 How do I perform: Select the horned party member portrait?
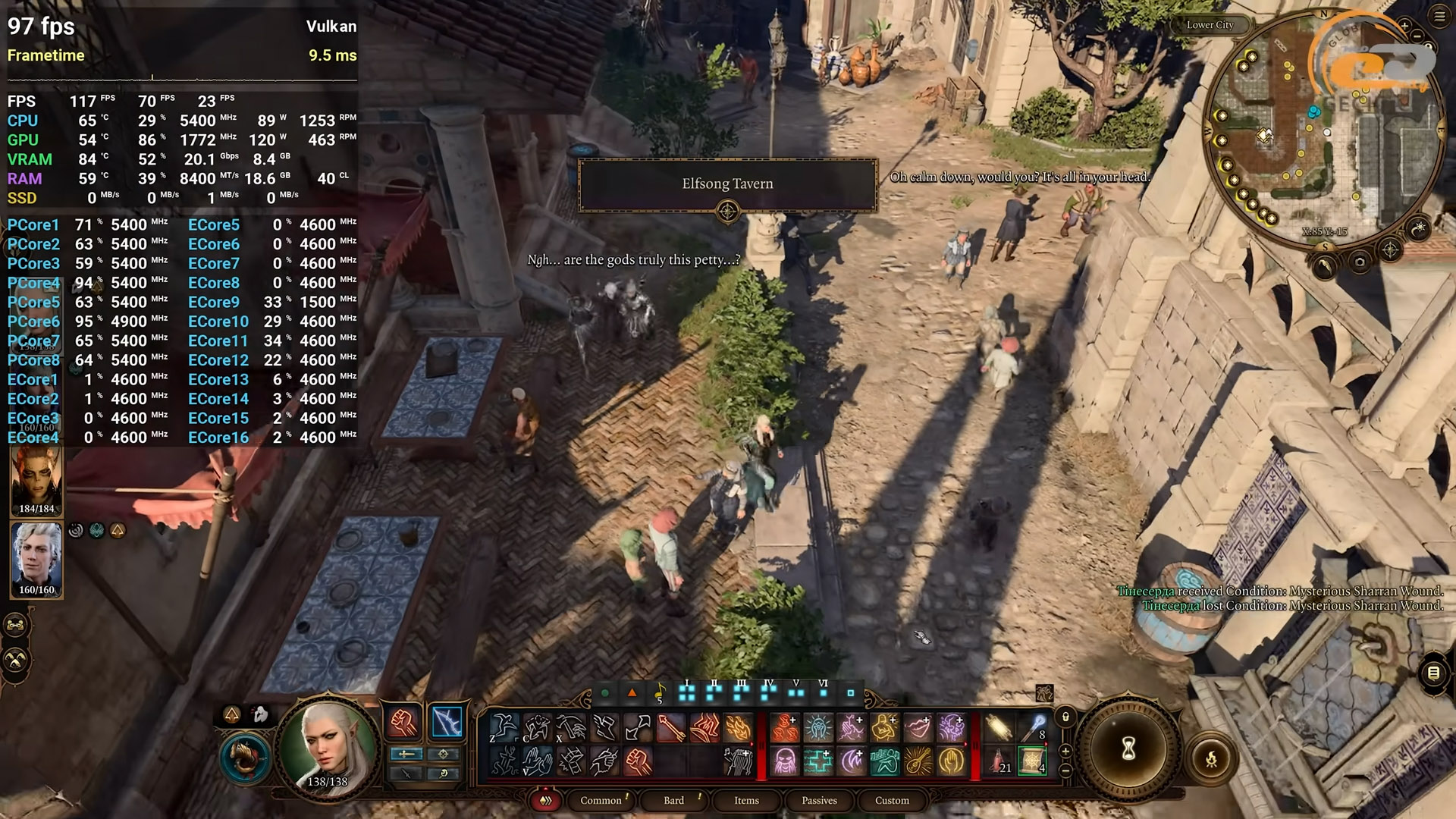[36, 479]
